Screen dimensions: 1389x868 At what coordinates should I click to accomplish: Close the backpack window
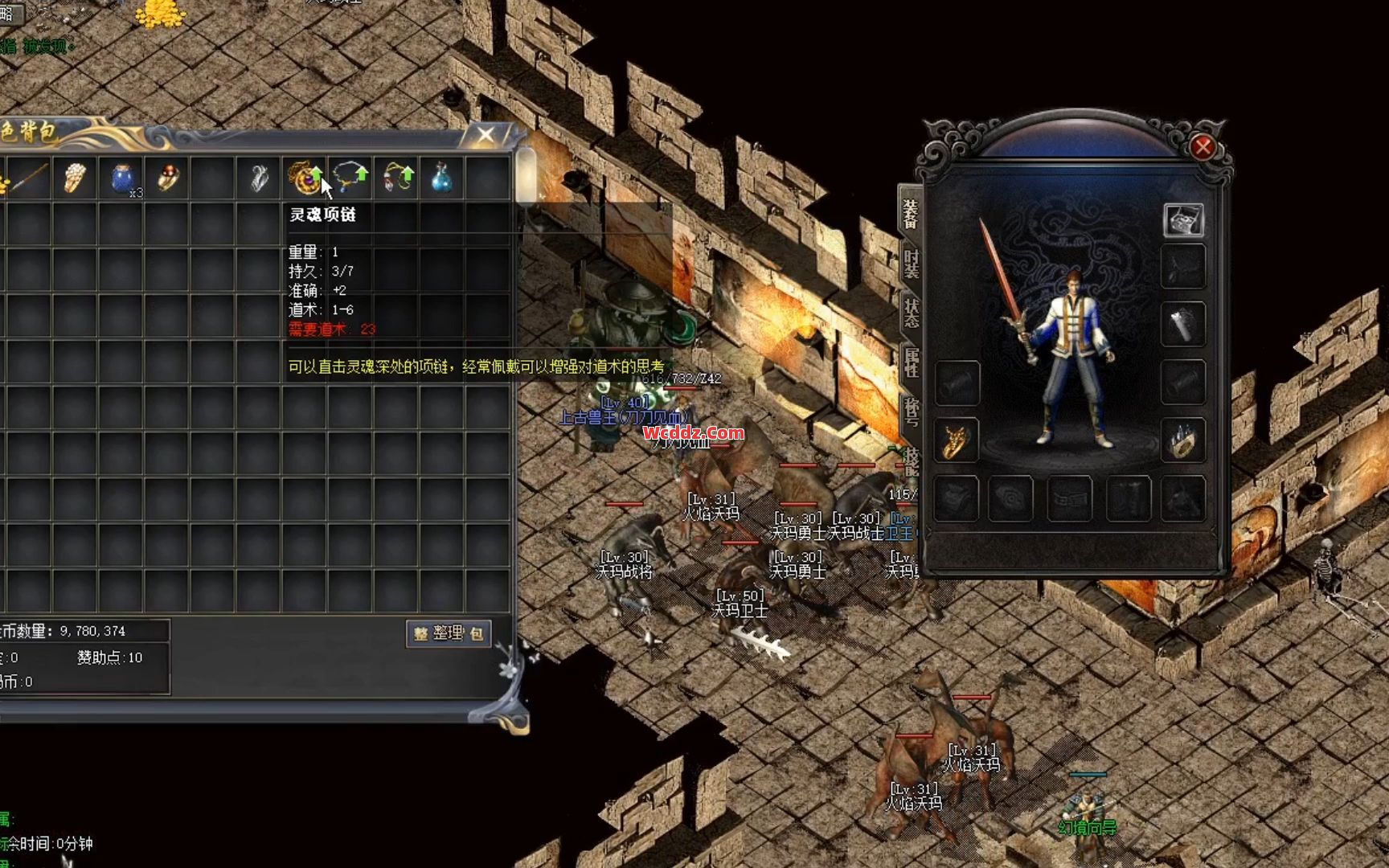click(x=486, y=135)
